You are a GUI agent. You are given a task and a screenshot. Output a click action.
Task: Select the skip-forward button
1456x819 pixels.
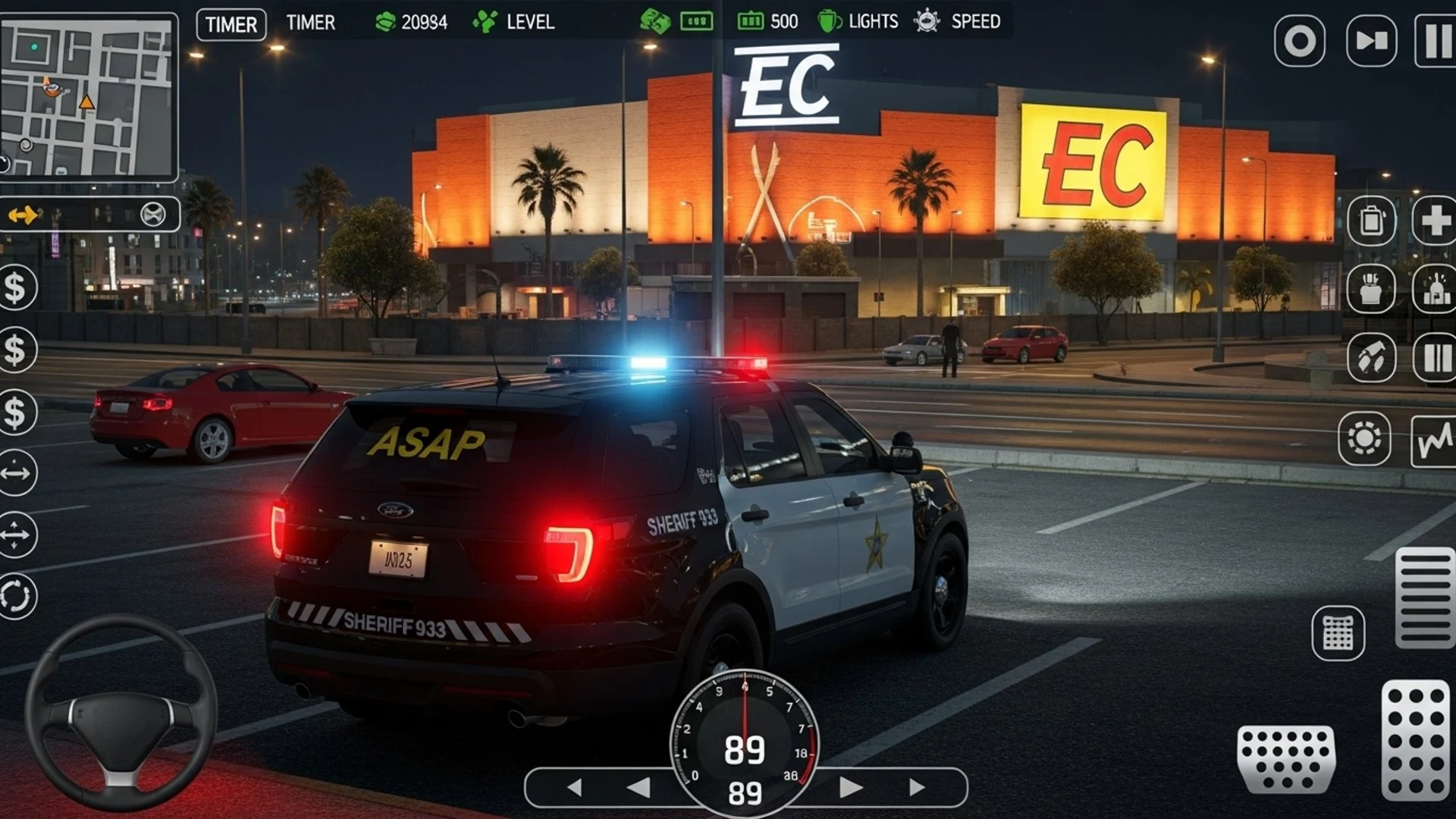tap(1371, 41)
